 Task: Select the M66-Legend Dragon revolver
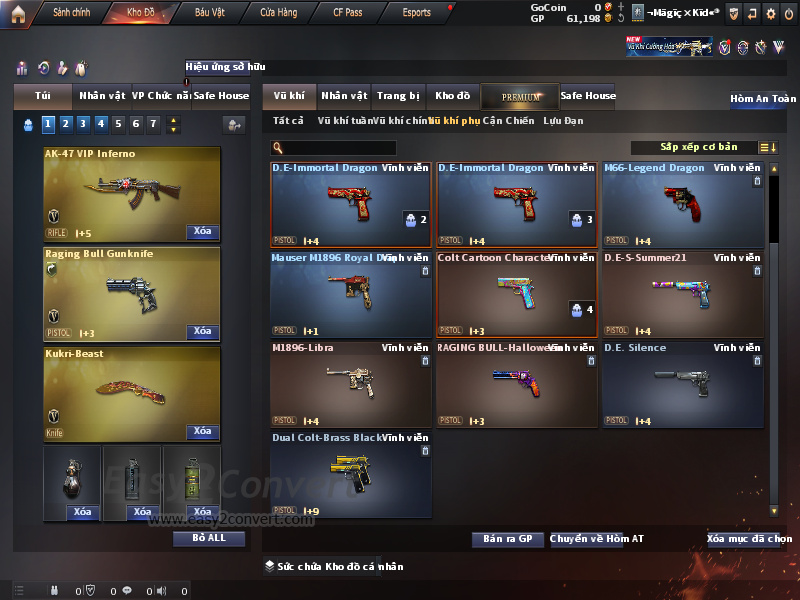[682, 205]
